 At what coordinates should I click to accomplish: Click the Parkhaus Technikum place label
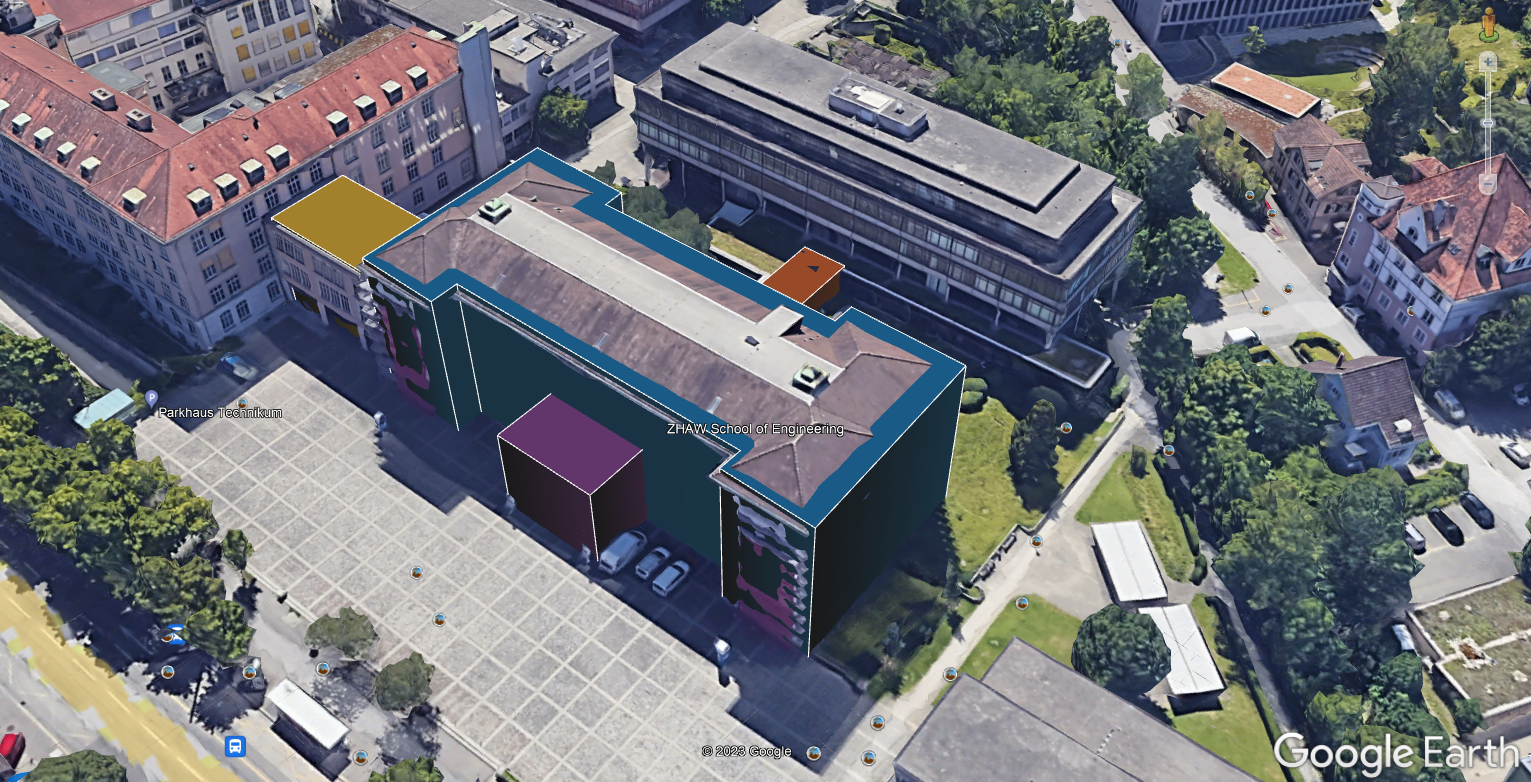[221, 412]
